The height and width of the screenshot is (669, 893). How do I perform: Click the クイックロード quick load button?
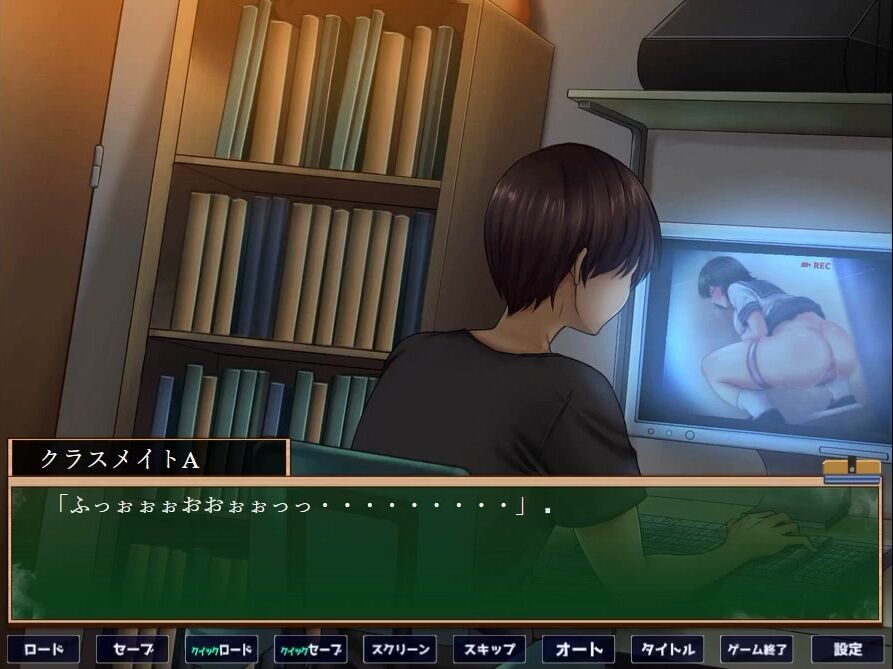pos(222,649)
